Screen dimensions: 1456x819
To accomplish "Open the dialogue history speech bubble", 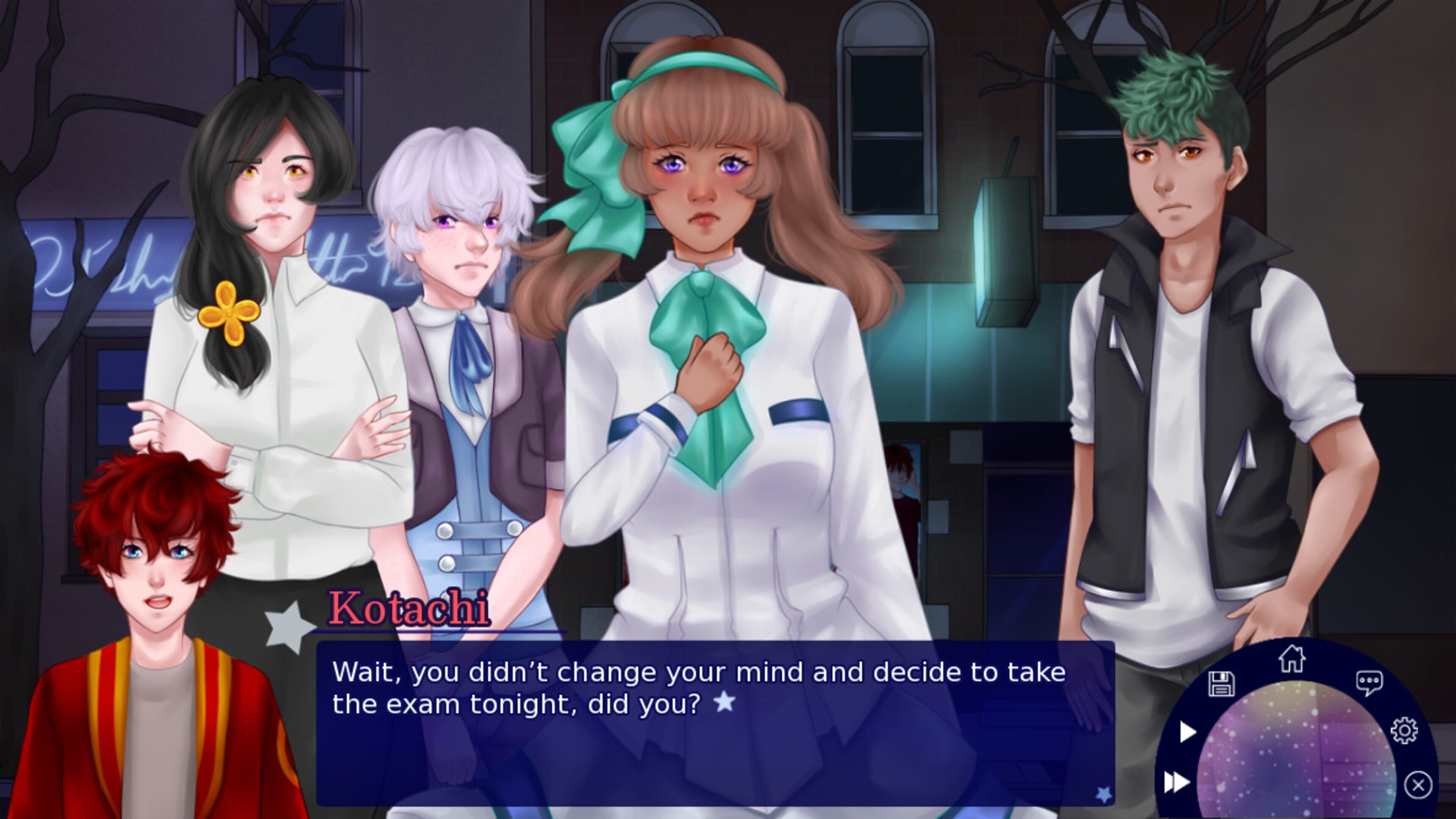I will click(1369, 683).
